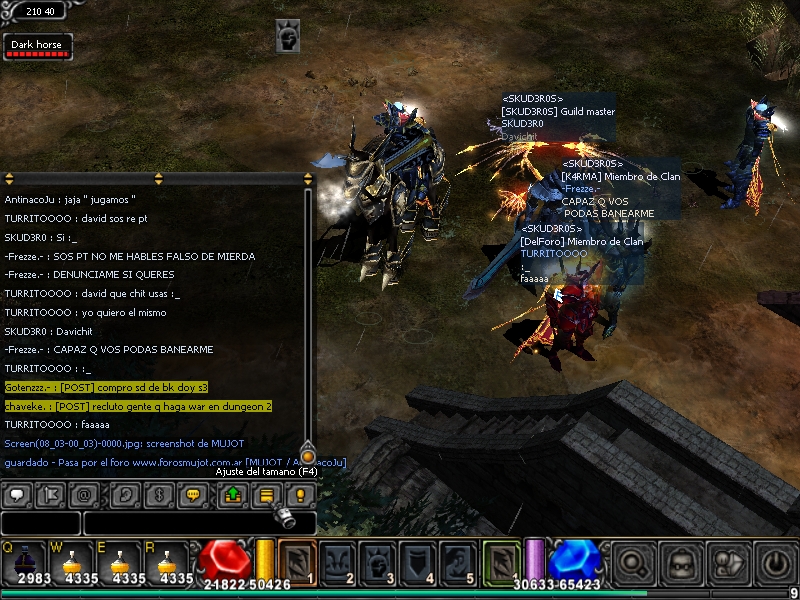This screenshot has width=800, height=600.
Task: Select the @ guild chat button
Action: coord(84,494)
